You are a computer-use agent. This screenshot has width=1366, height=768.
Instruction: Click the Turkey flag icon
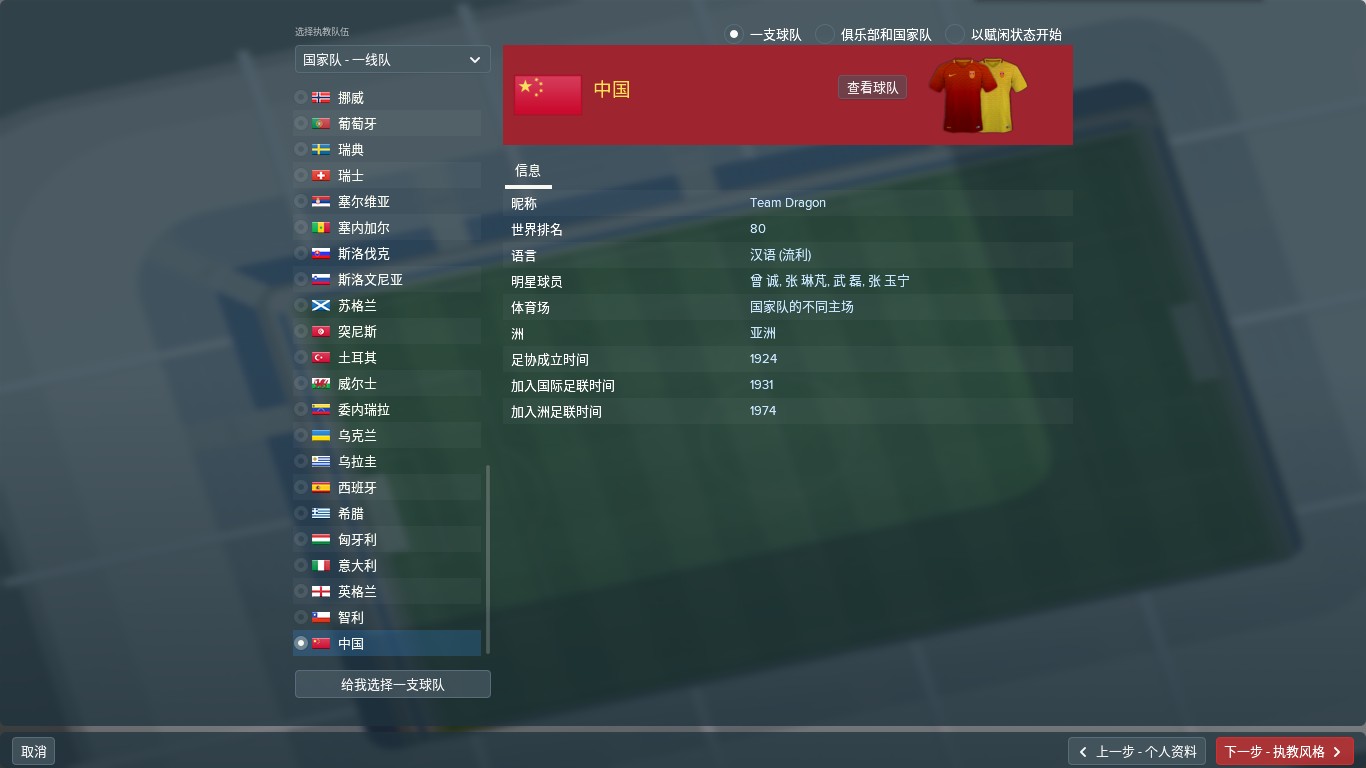[320, 357]
